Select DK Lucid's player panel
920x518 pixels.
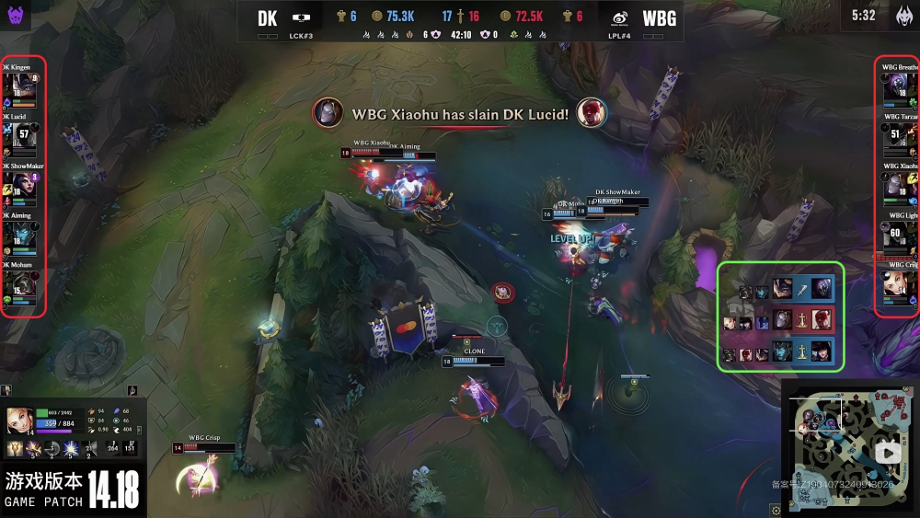tap(22, 136)
